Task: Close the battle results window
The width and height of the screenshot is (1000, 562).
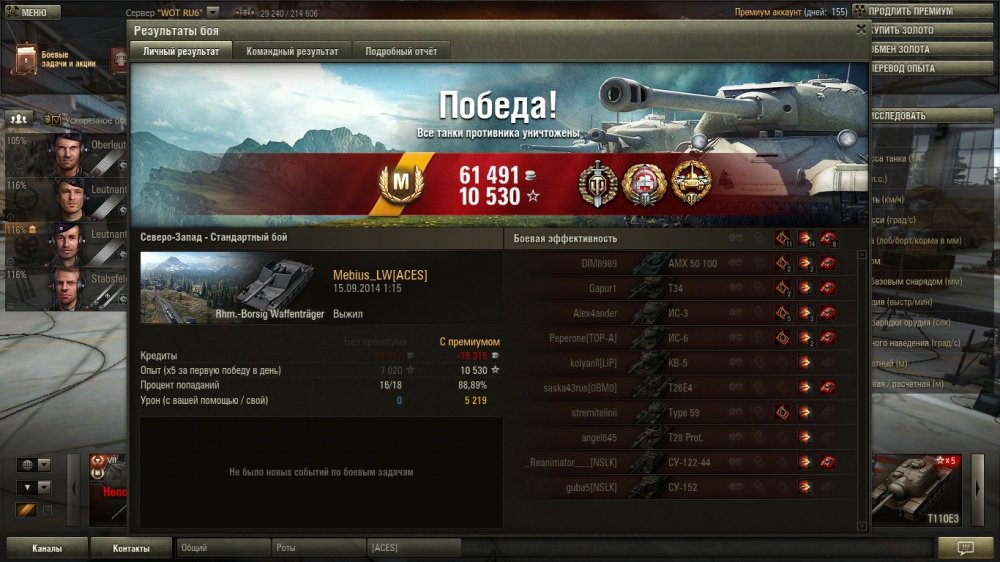Action: pyautogui.click(x=861, y=30)
